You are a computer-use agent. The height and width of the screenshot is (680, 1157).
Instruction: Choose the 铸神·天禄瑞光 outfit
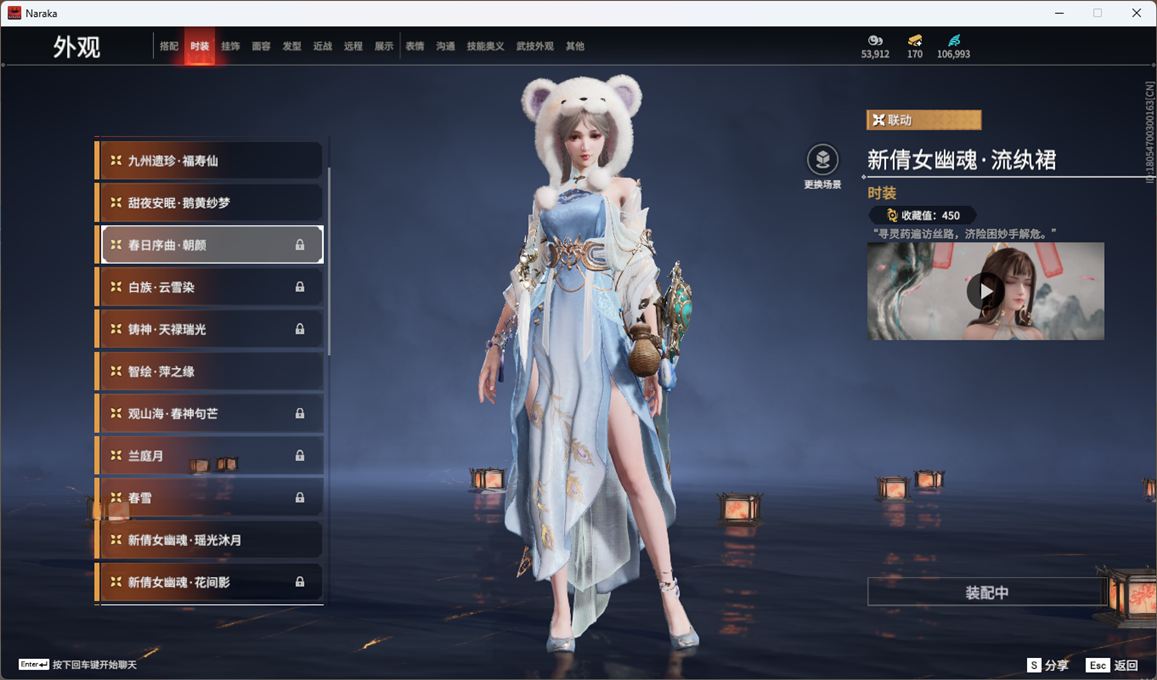click(x=210, y=329)
